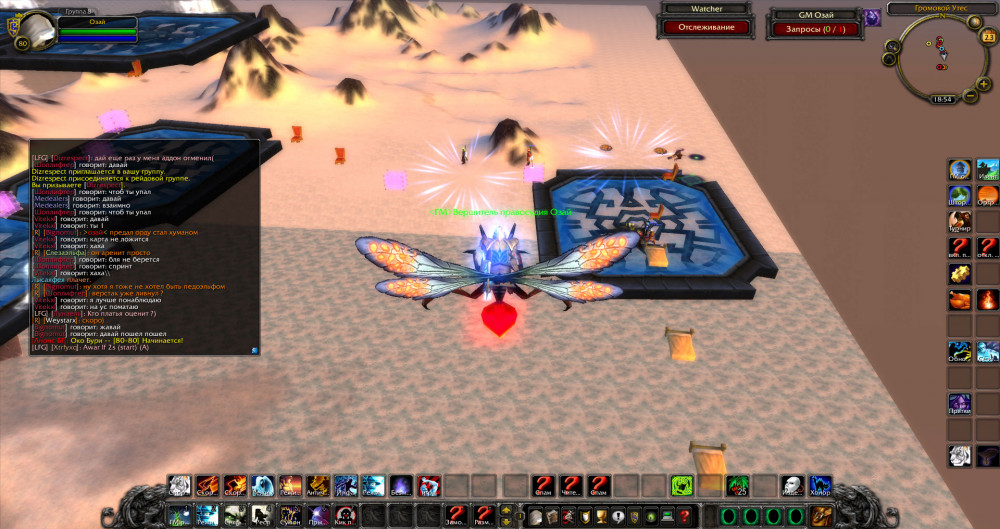
Task: Open the gold trophy achievements micro-button
Action: (x=600, y=516)
